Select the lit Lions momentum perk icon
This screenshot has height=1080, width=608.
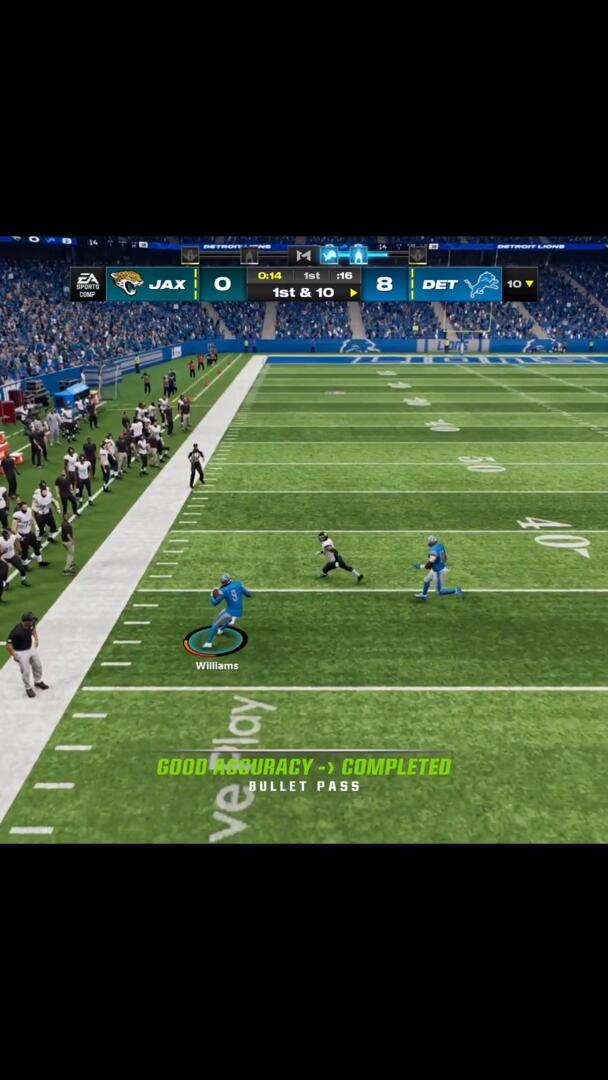329,255
